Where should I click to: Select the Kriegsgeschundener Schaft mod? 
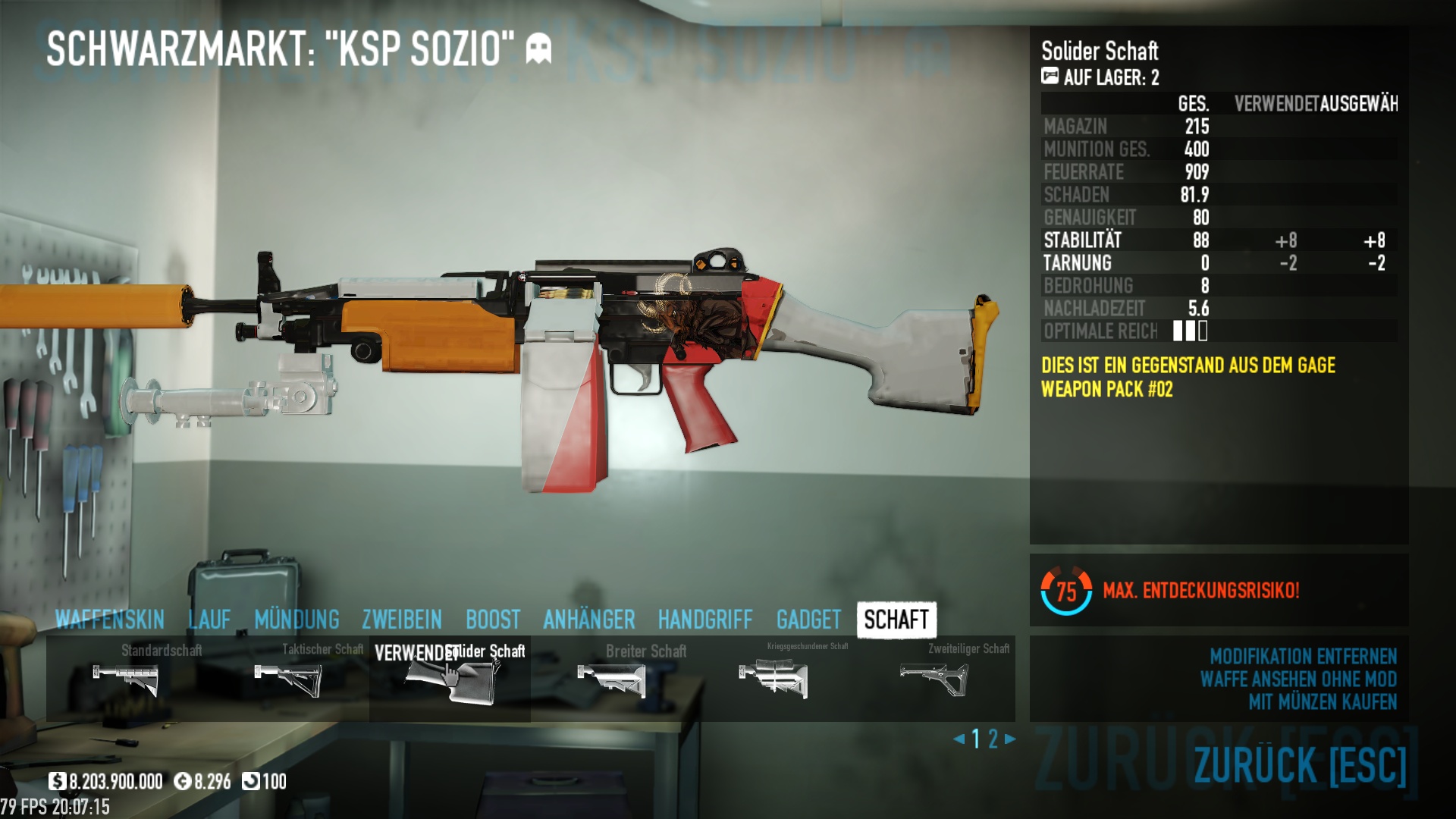[x=773, y=677]
